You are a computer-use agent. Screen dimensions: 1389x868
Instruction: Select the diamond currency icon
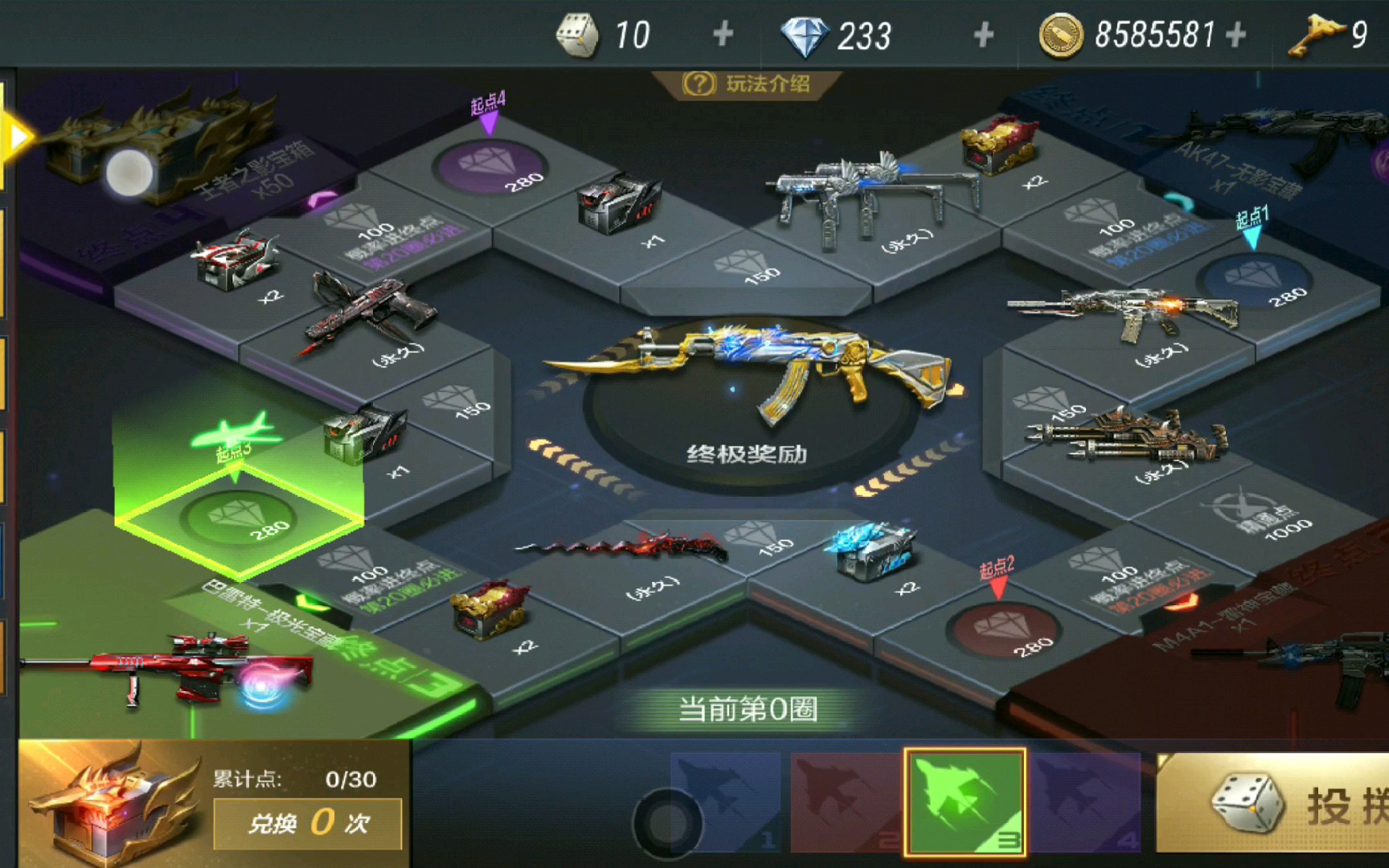(x=805, y=32)
